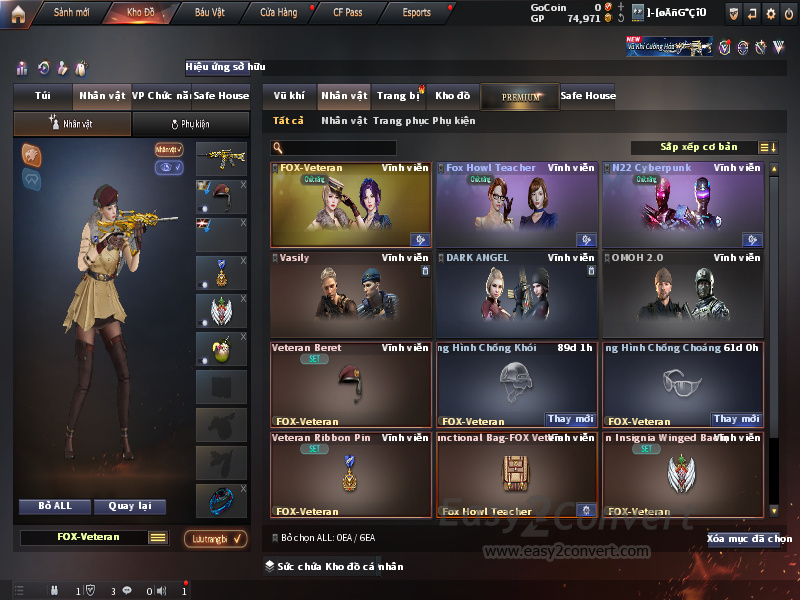Open the Cửa Hàng shop tab
Viewport: 800px width, 600px height.
(x=278, y=13)
